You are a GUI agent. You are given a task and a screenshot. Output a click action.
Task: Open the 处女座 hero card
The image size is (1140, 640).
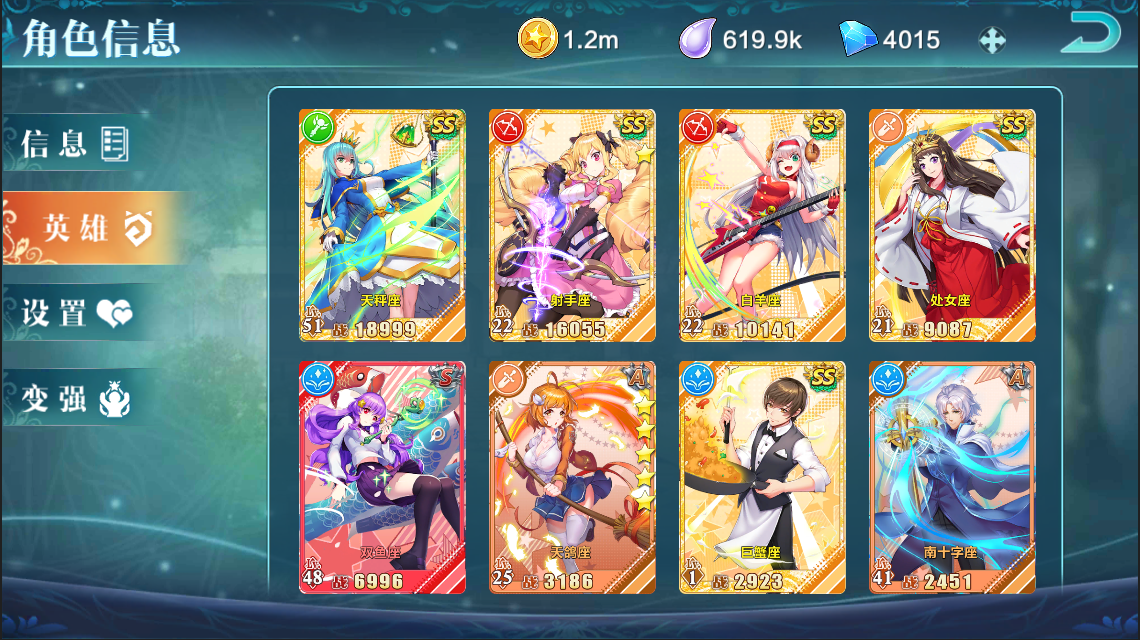pos(952,226)
